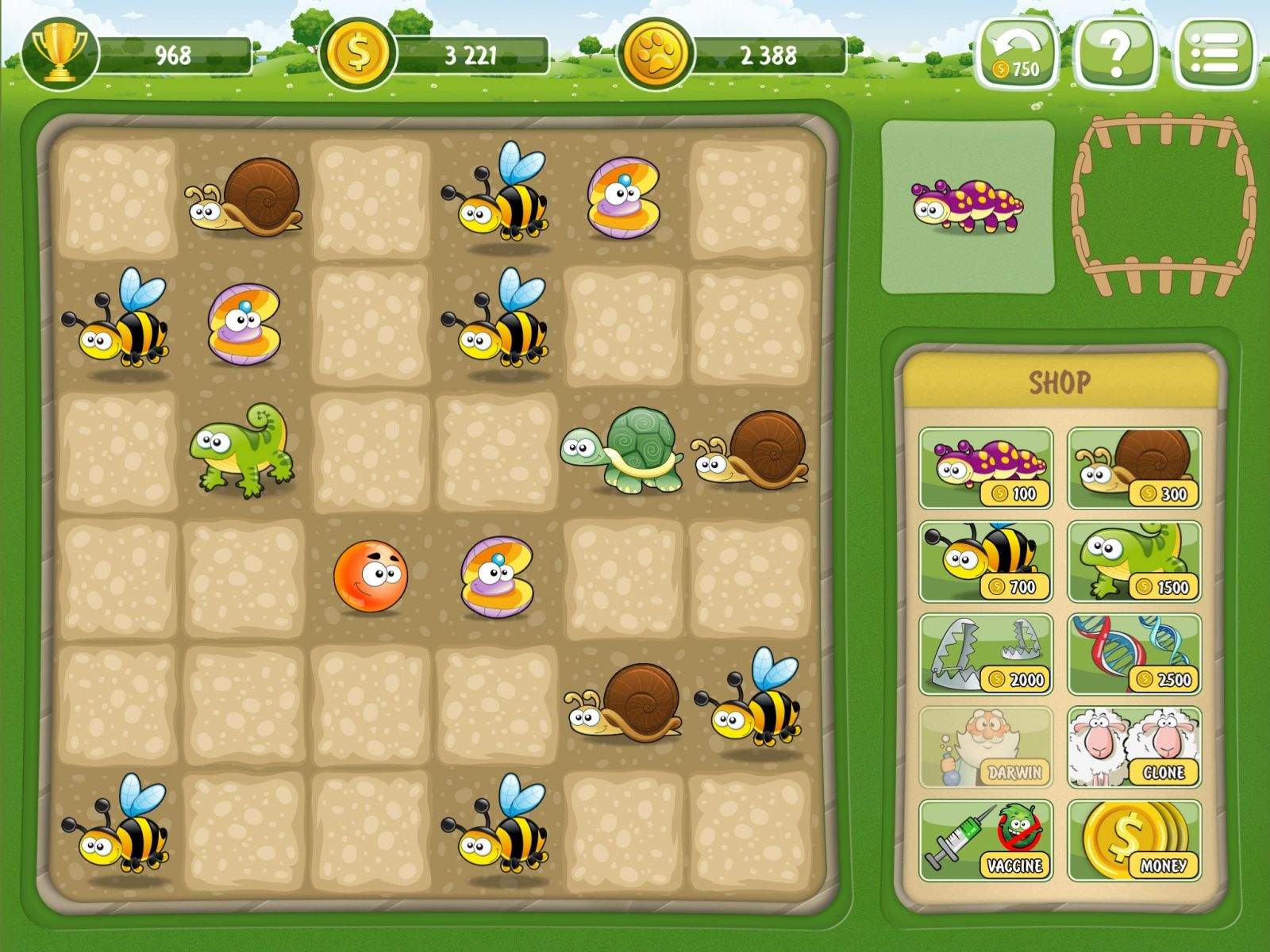Click the undo button costing 750

coord(1018,52)
